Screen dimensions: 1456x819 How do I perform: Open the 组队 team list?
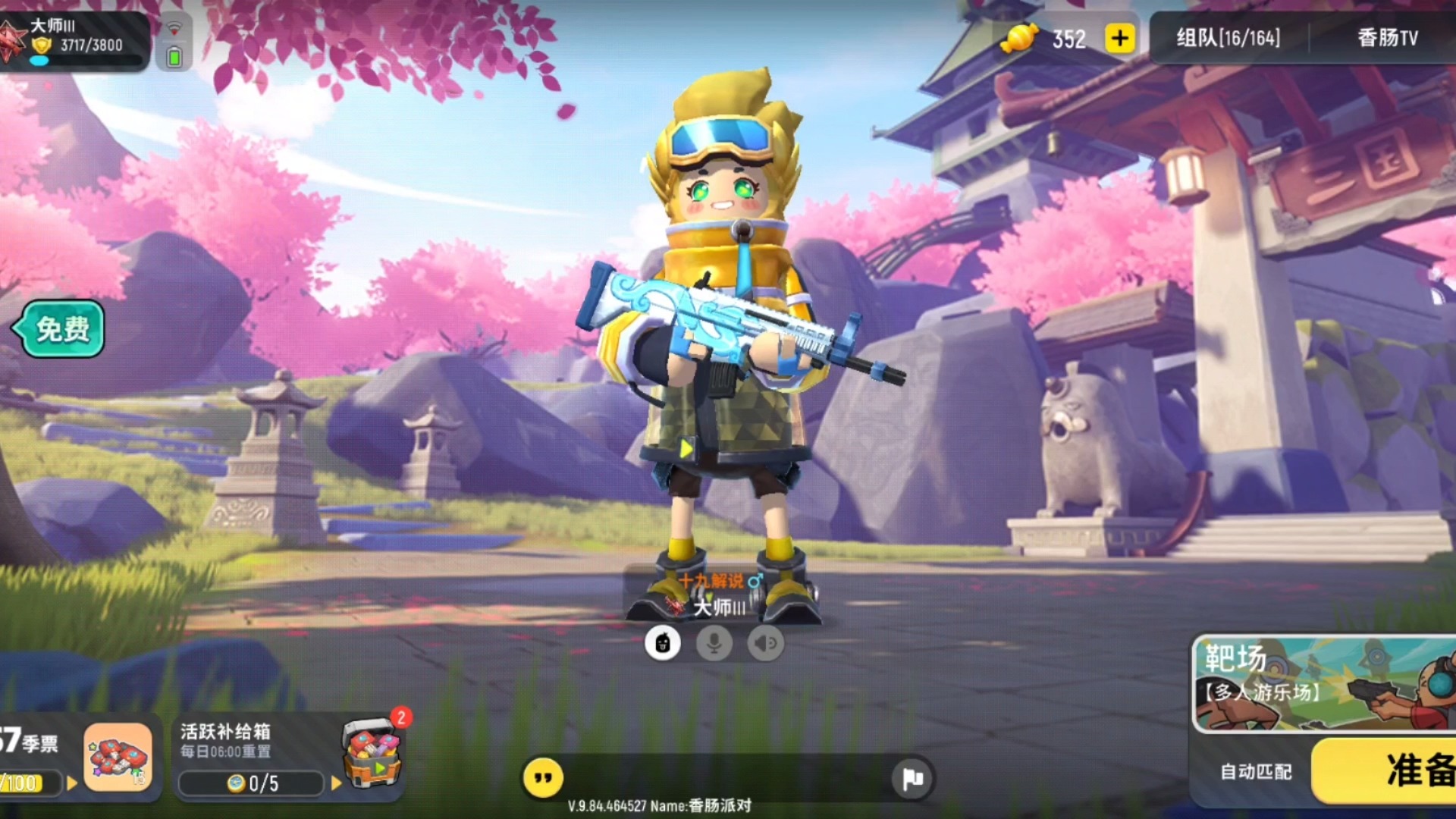[x=1228, y=38]
